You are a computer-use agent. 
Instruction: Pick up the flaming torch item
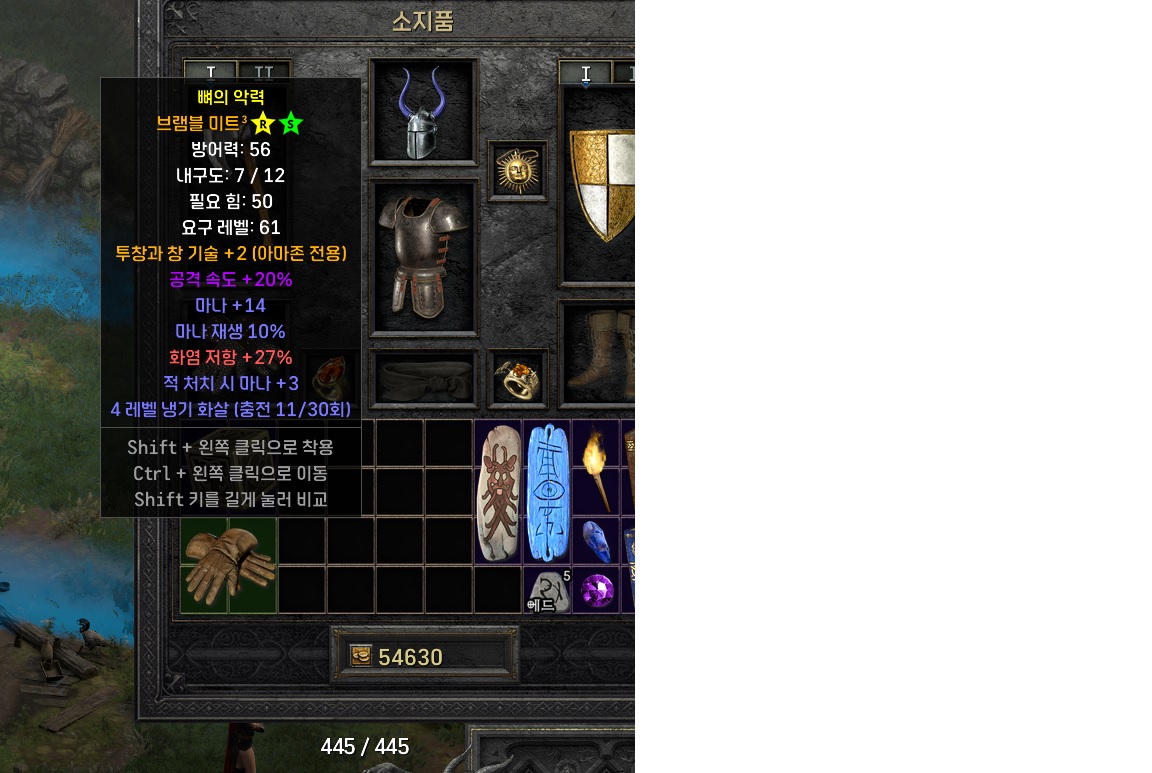pos(596,467)
